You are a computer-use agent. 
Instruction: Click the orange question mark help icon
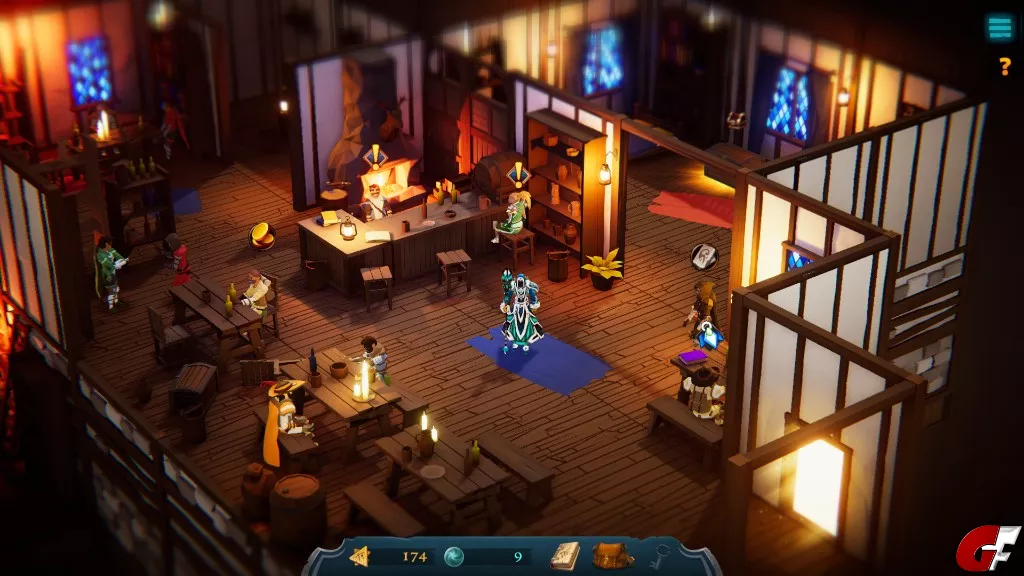[x=1005, y=67]
